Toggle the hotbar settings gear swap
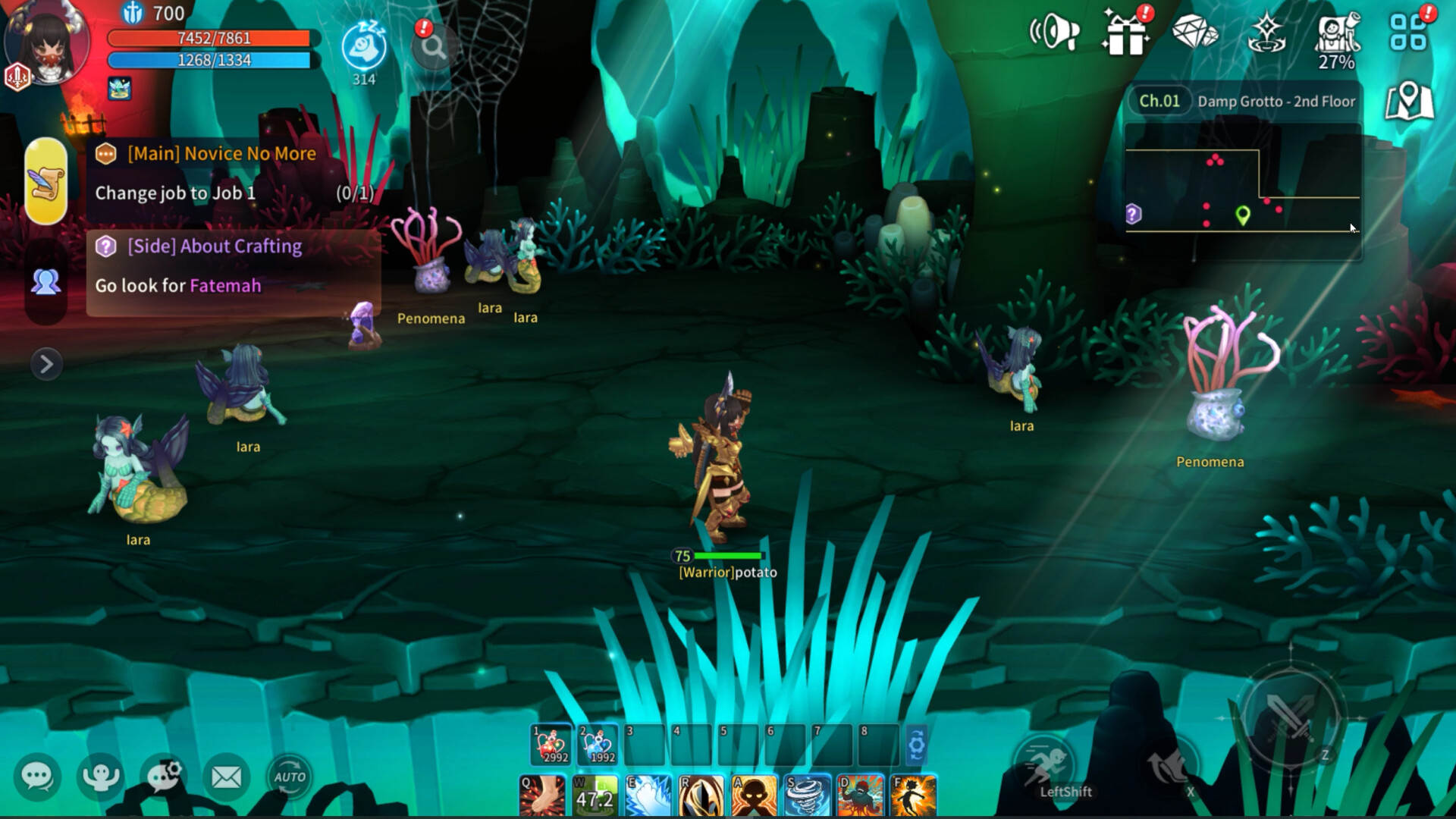1456x819 pixels. [x=917, y=745]
